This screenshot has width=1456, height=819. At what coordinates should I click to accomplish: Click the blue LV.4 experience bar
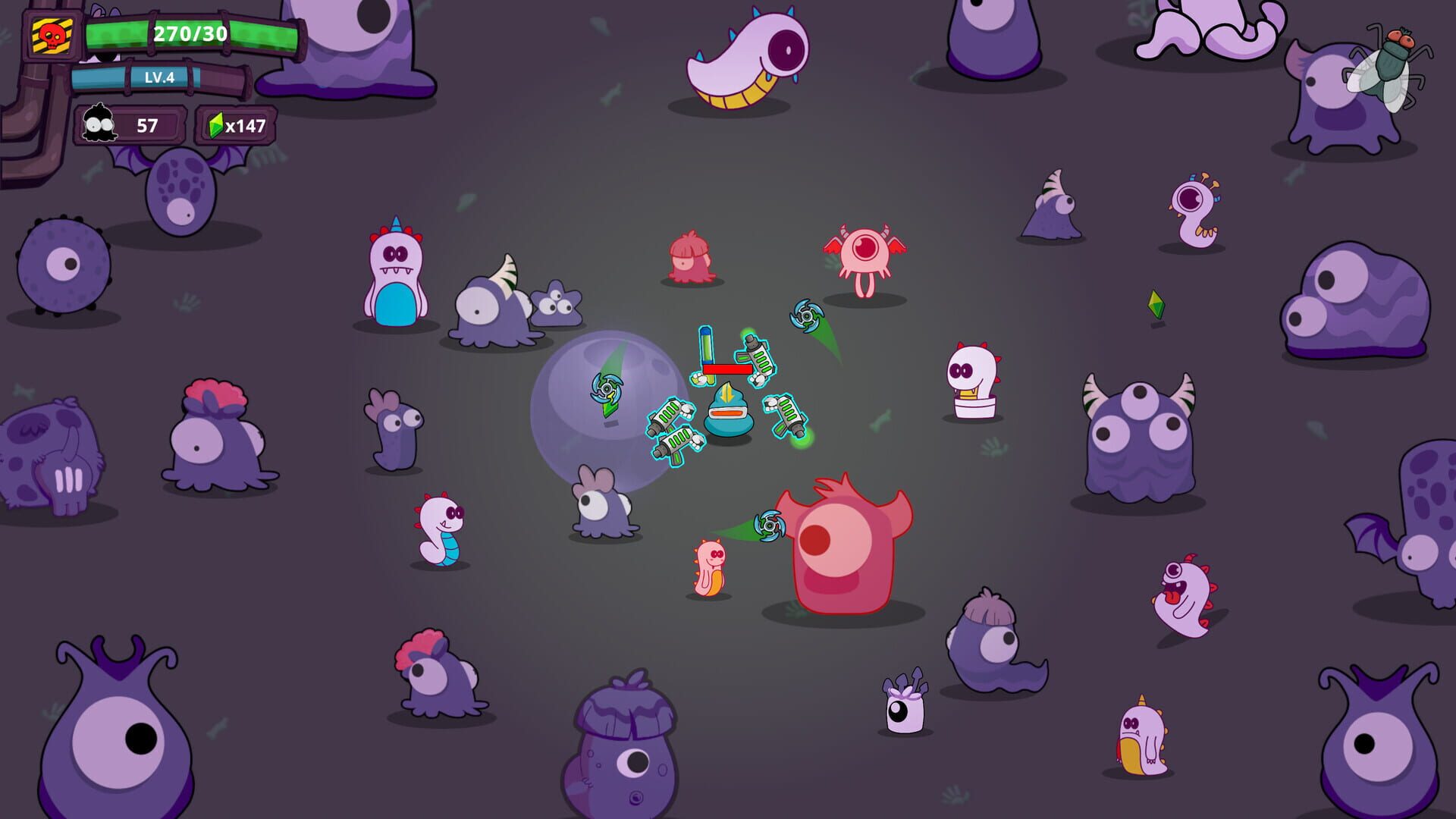pyautogui.click(x=159, y=78)
